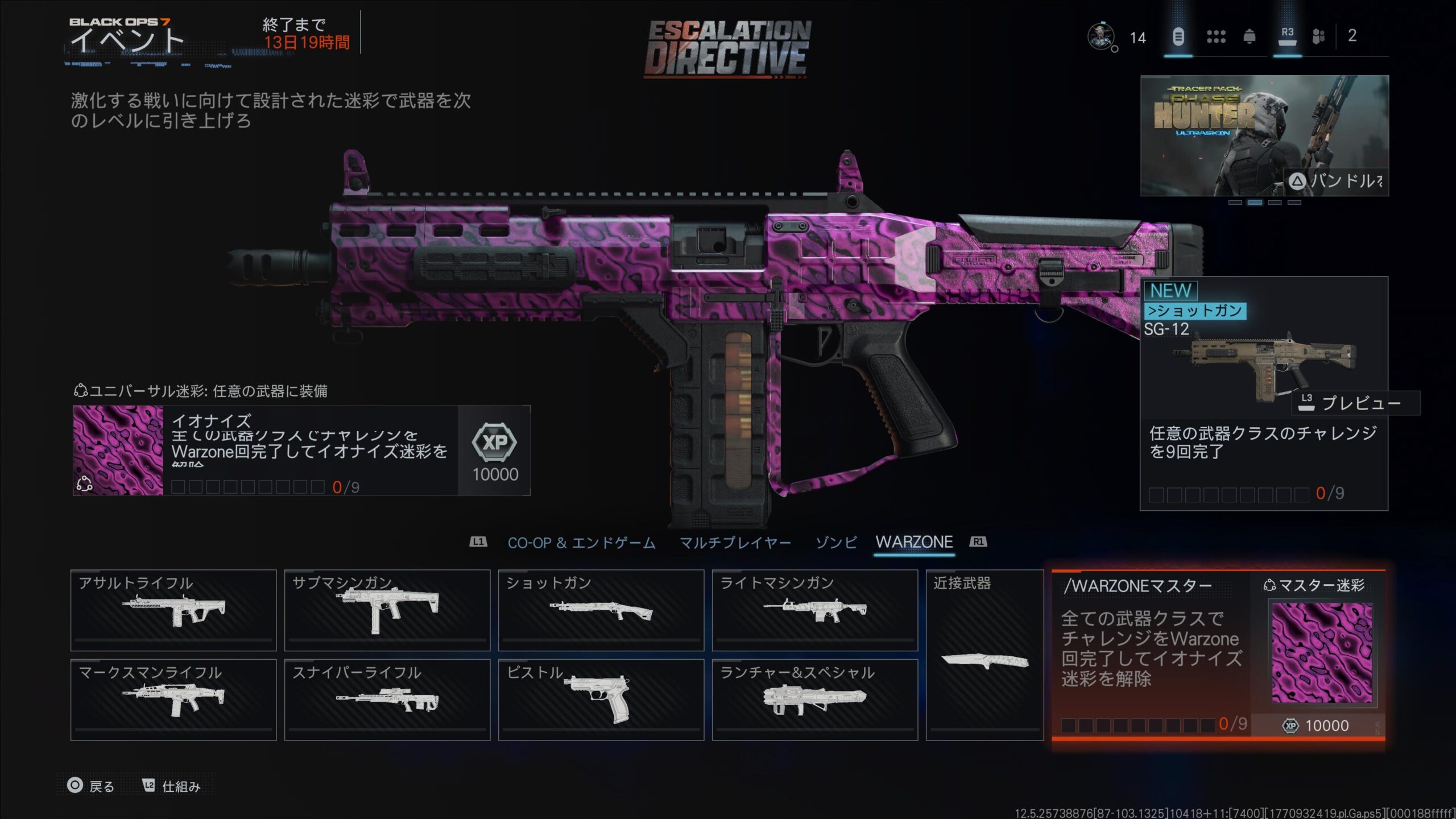The image size is (1456, 819).
Task: Open the nine-dot grid menu icon
Action: tap(1216, 37)
